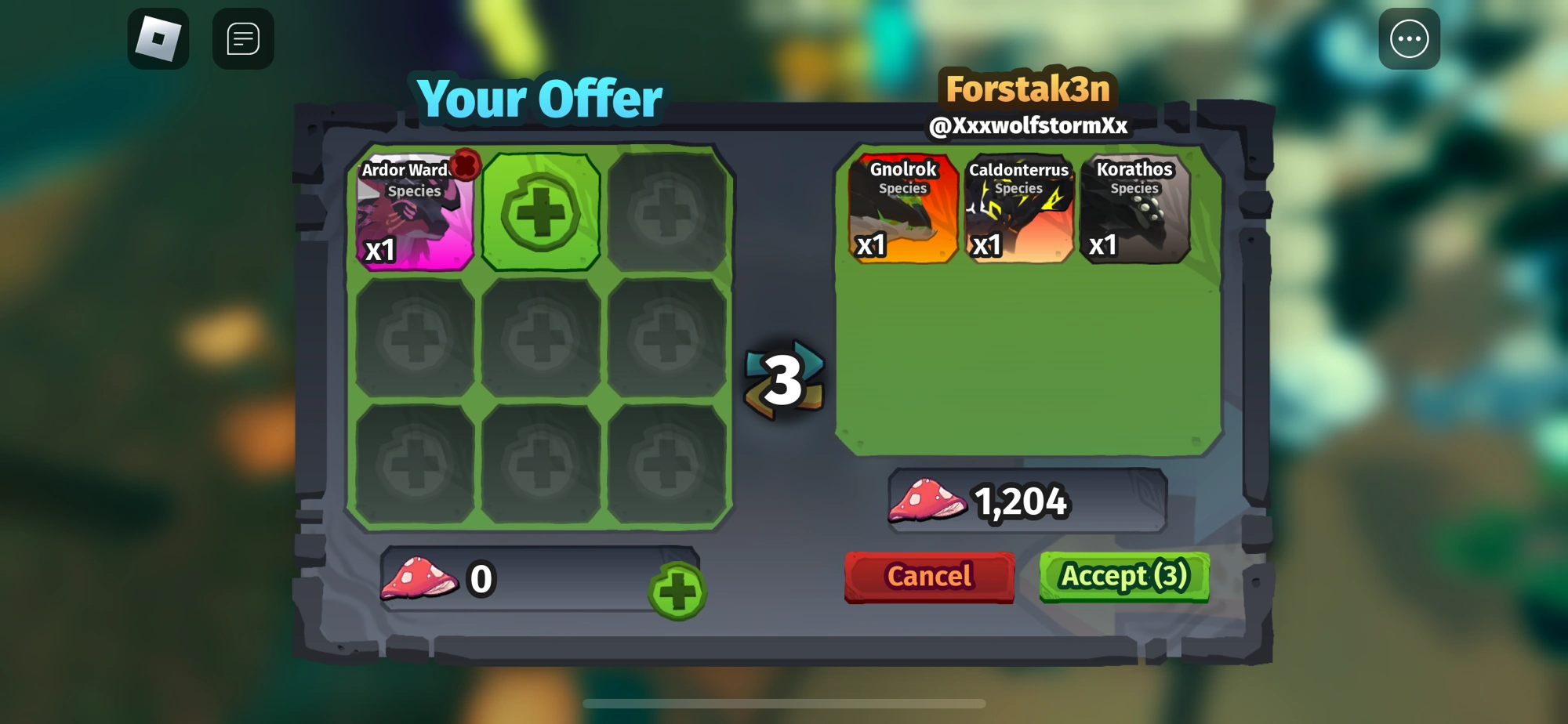Image resolution: width=1568 pixels, height=724 pixels.
Task: Open the three-dot options menu
Action: pyautogui.click(x=1410, y=39)
